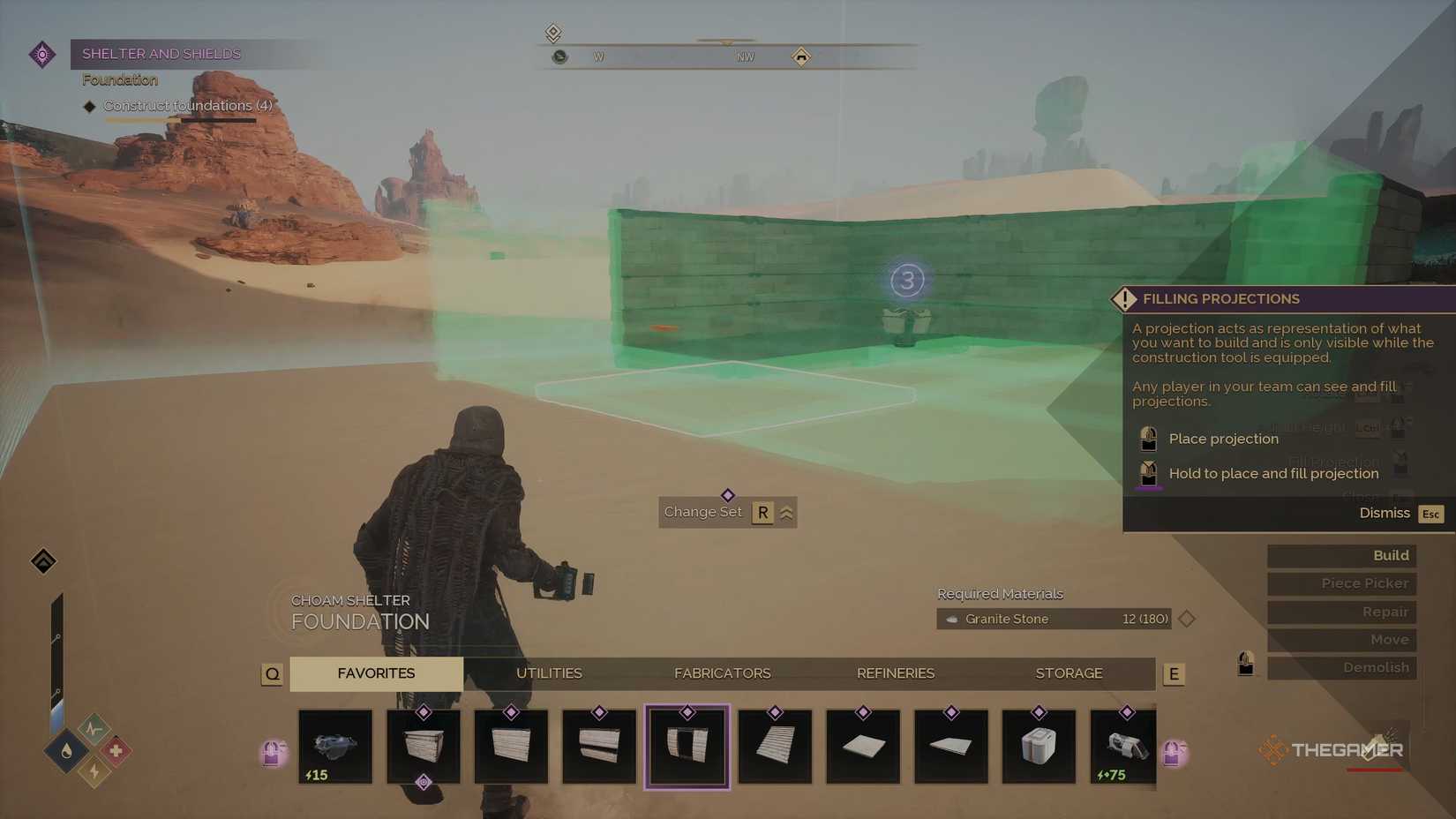The image size is (1456, 819).
Task: Select the ramp building piece
Action: pyautogui.click(x=775, y=746)
